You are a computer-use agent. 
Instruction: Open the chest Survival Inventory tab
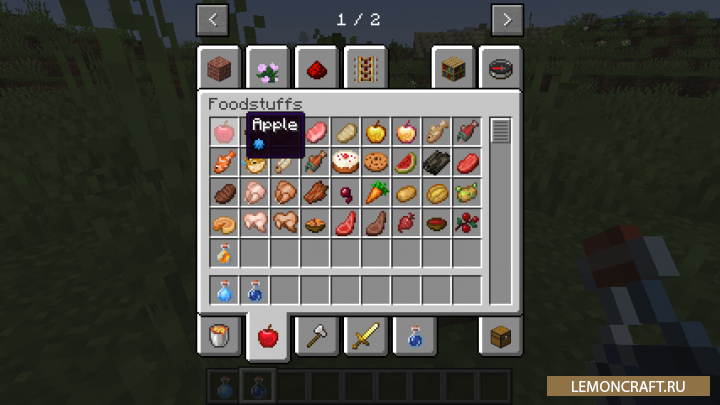point(500,337)
